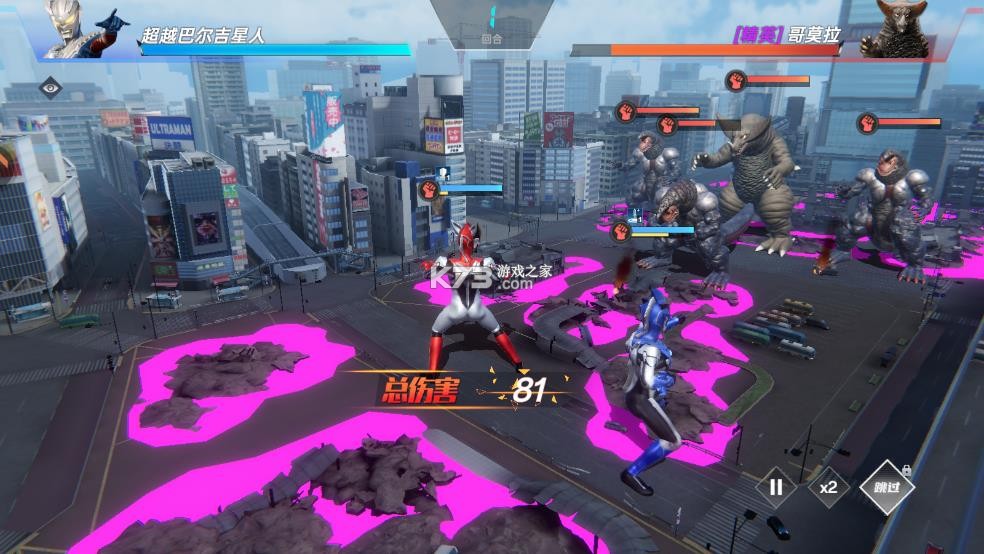Skip the battle with 跳过 button
This screenshot has height=554, width=984.
tap(886, 488)
